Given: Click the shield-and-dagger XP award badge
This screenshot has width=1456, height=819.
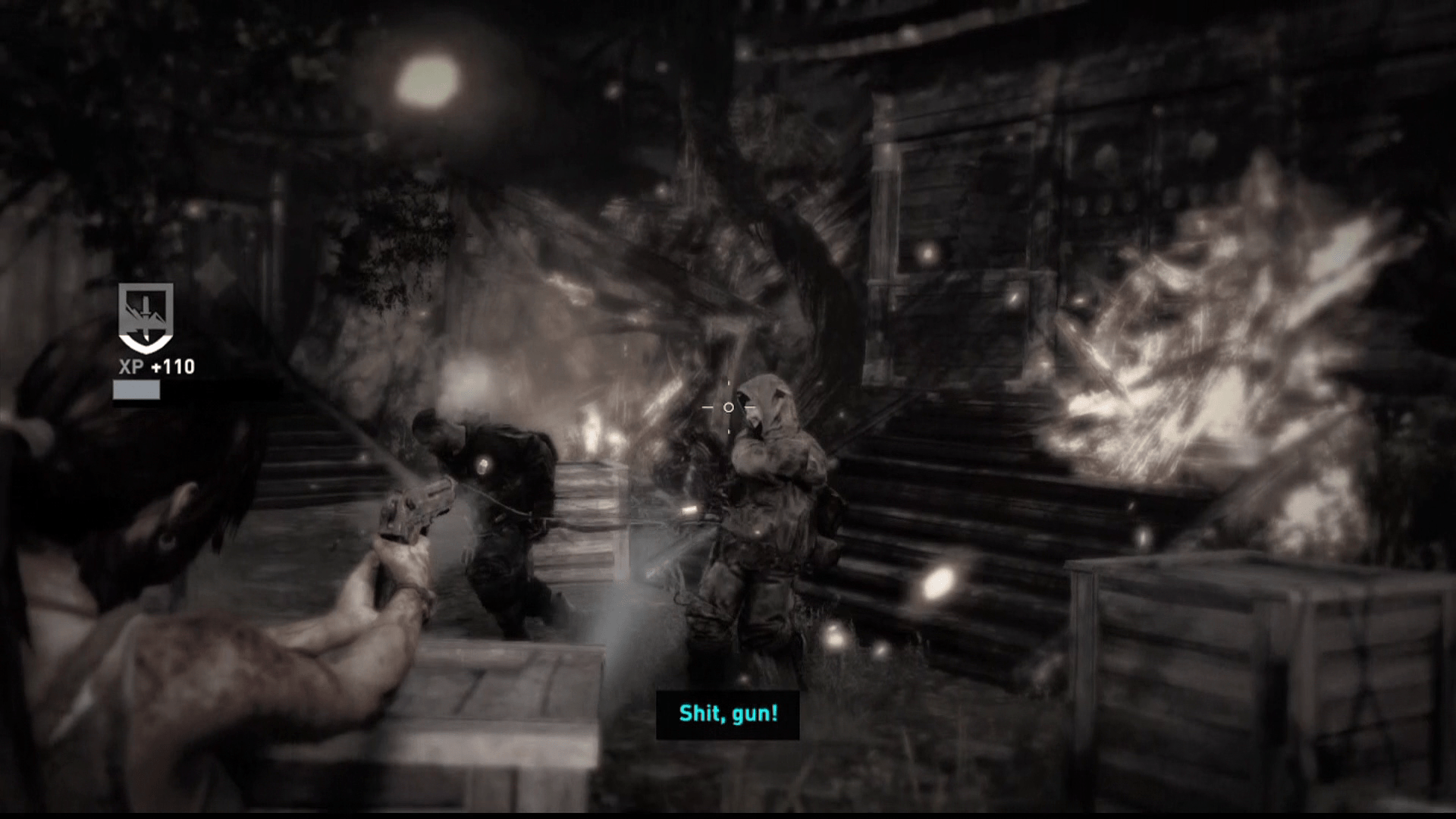Looking at the screenshot, I should (146, 317).
